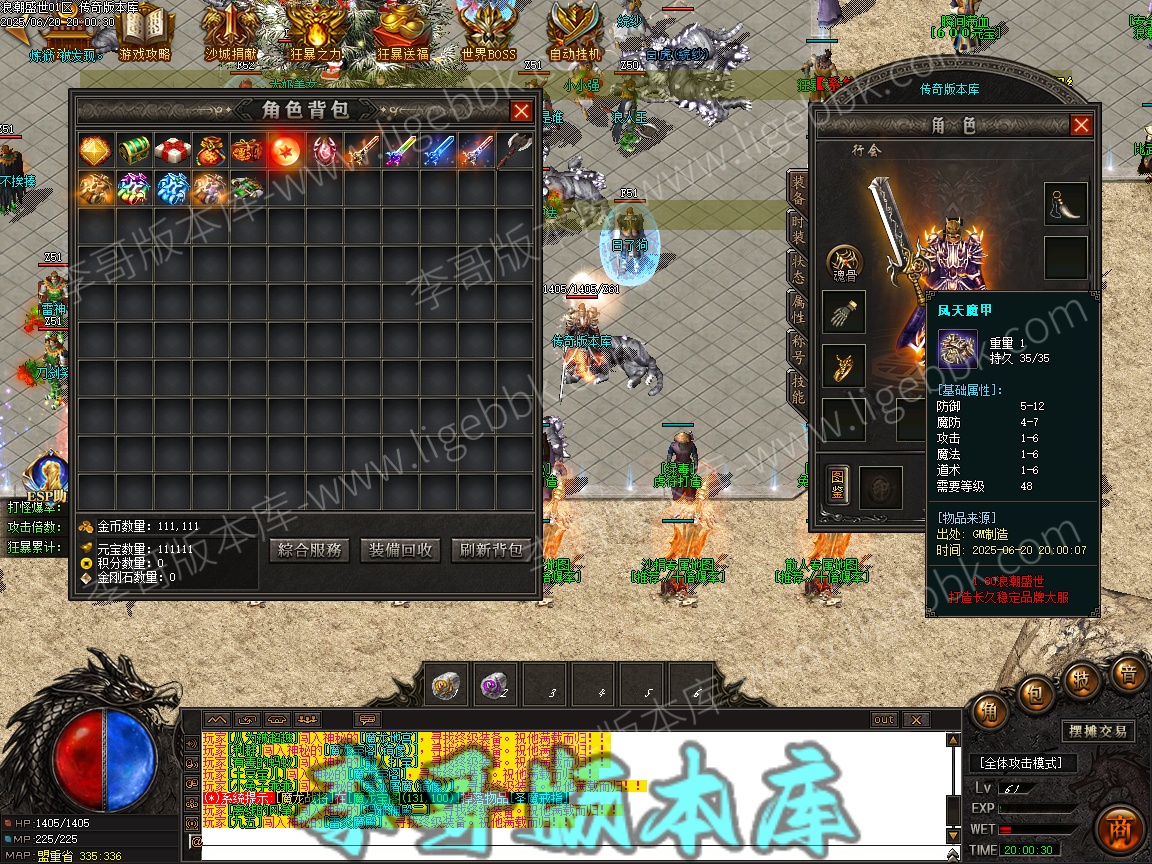Open the 游戏攻略 guide book

(144, 32)
